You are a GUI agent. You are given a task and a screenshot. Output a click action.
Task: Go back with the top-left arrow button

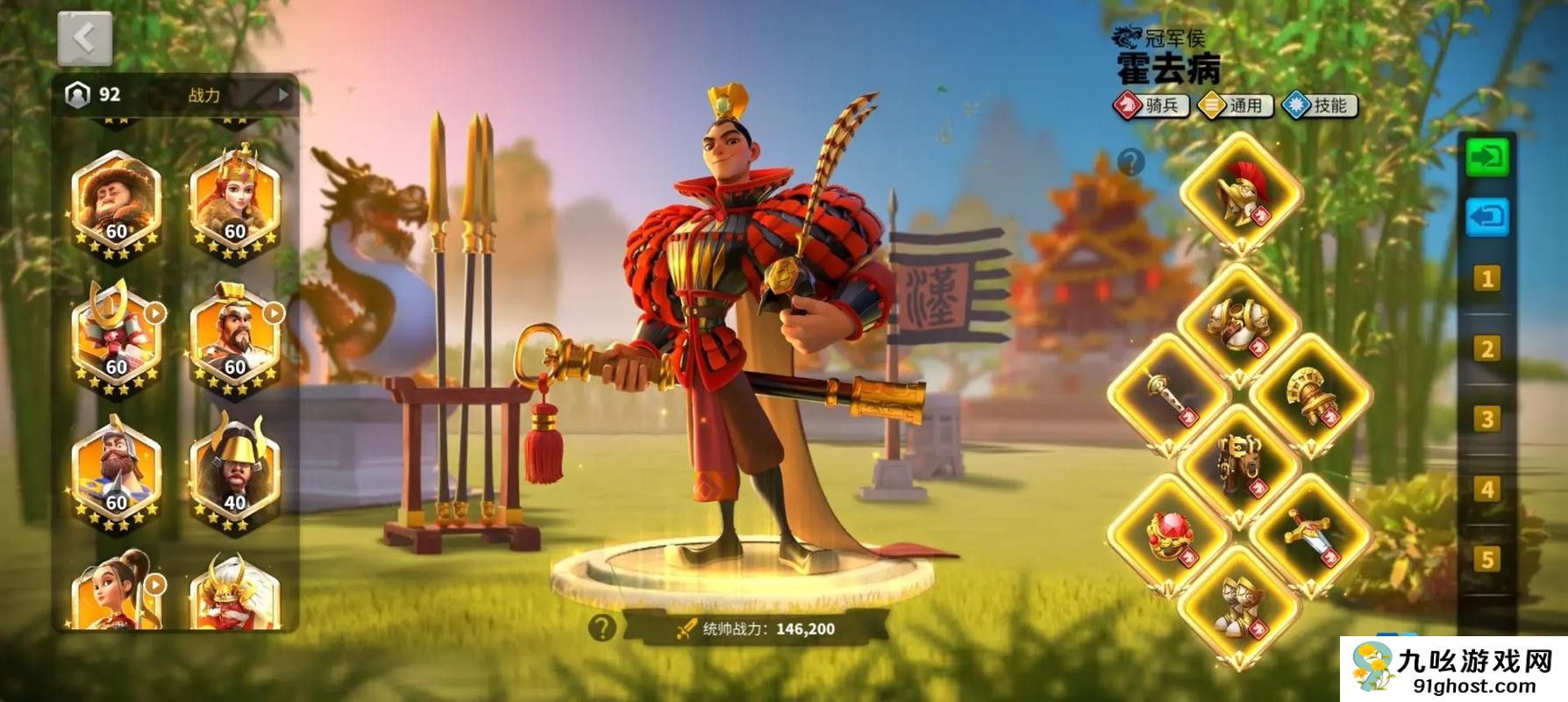tap(84, 39)
